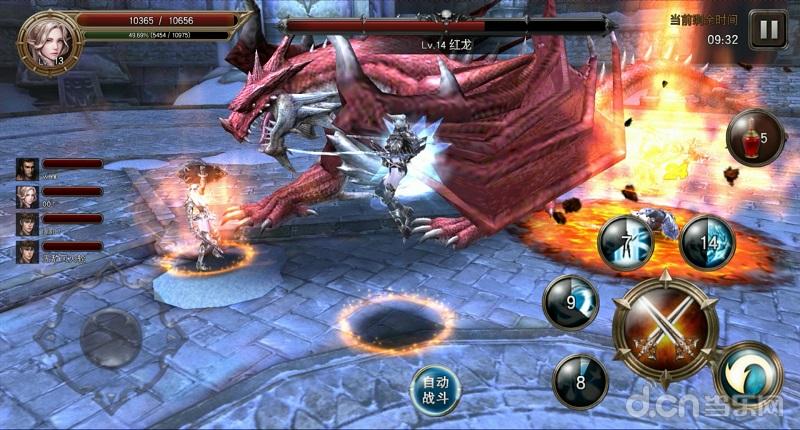
Task: Tap the virtual movement joystick
Action: 110,337
